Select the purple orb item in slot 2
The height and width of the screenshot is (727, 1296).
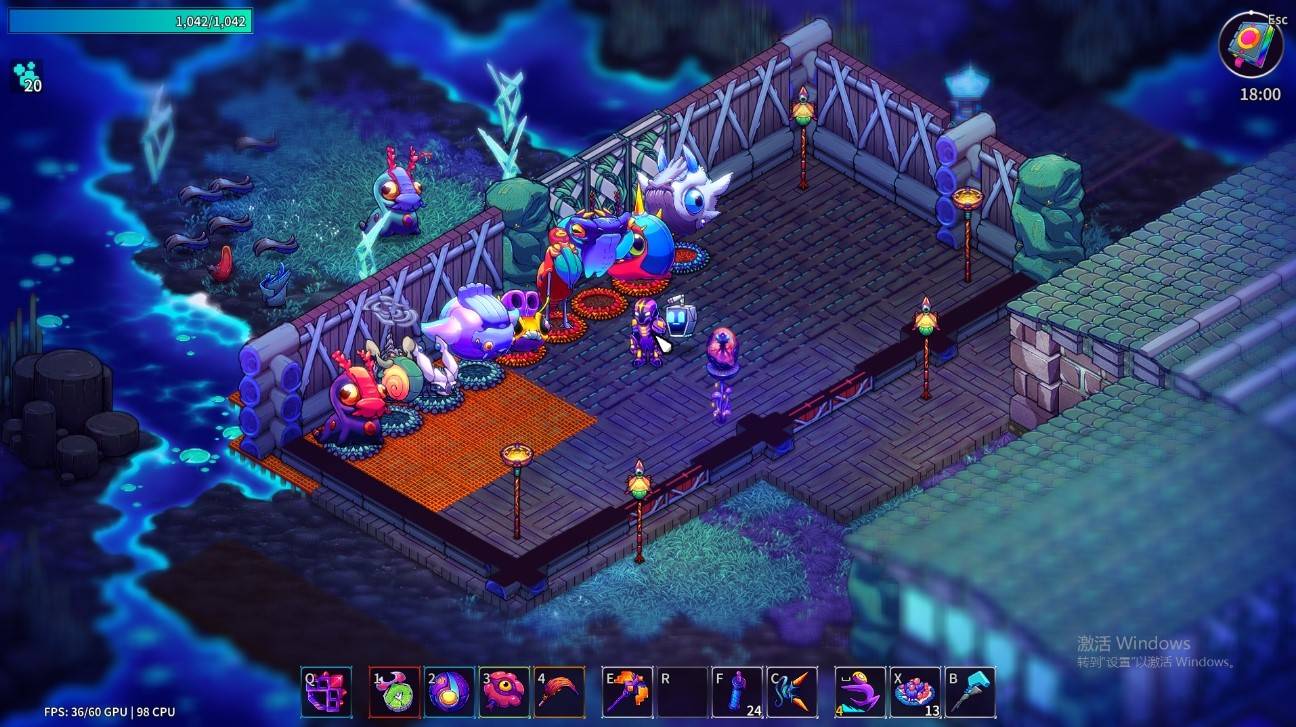tap(449, 692)
